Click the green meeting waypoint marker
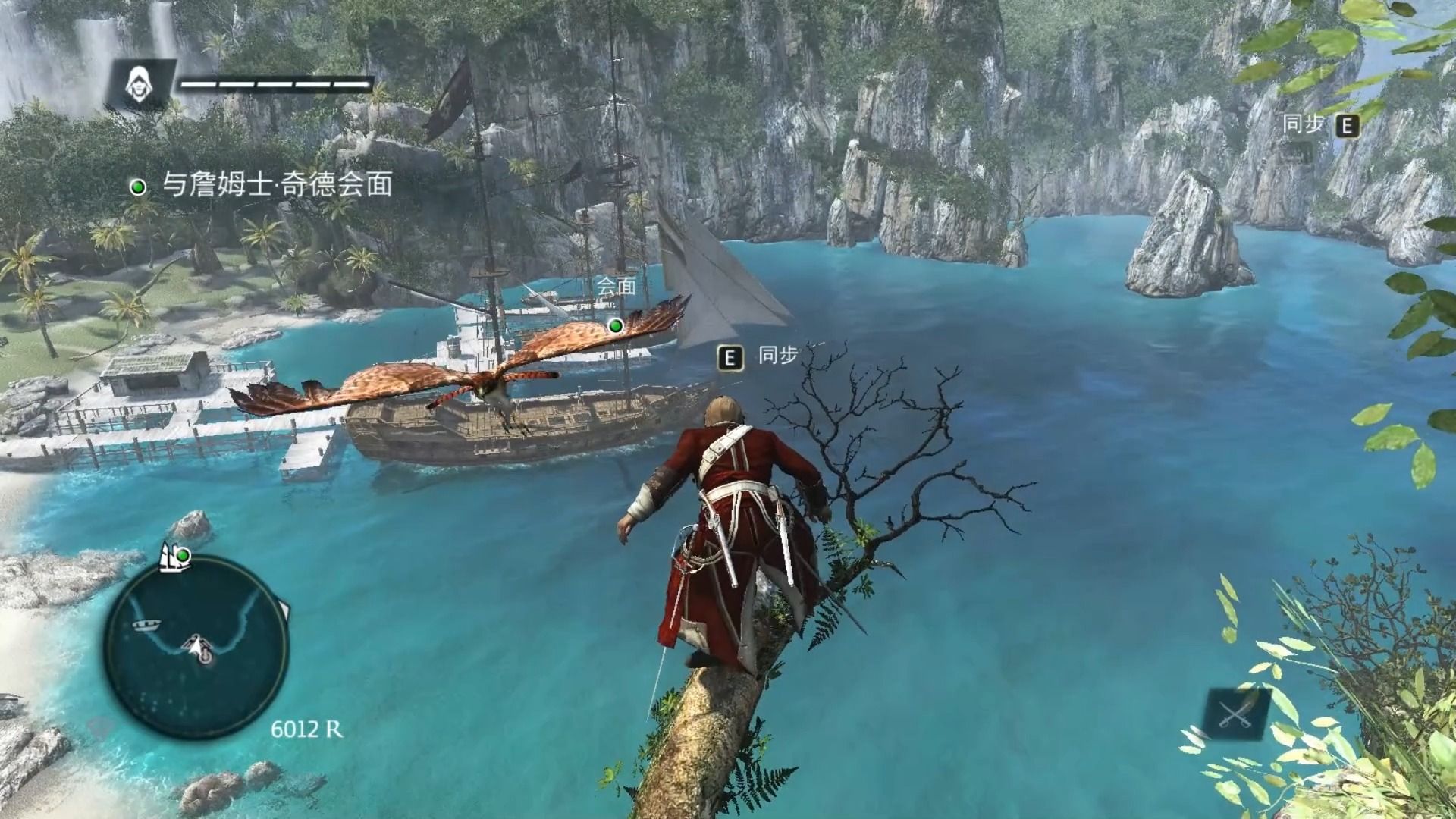 616,326
